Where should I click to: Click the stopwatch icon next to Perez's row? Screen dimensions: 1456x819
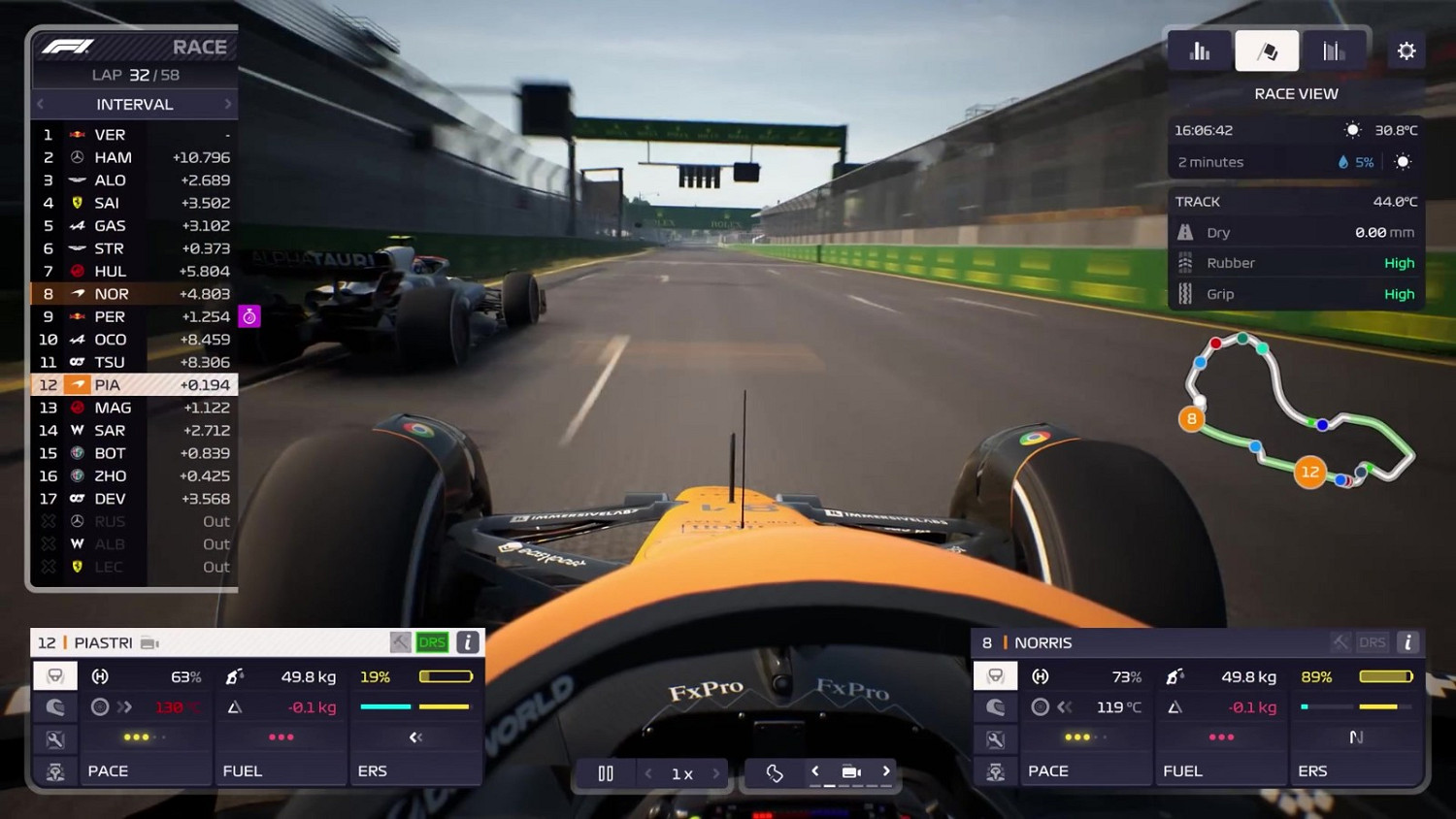pyautogui.click(x=249, y=316)
